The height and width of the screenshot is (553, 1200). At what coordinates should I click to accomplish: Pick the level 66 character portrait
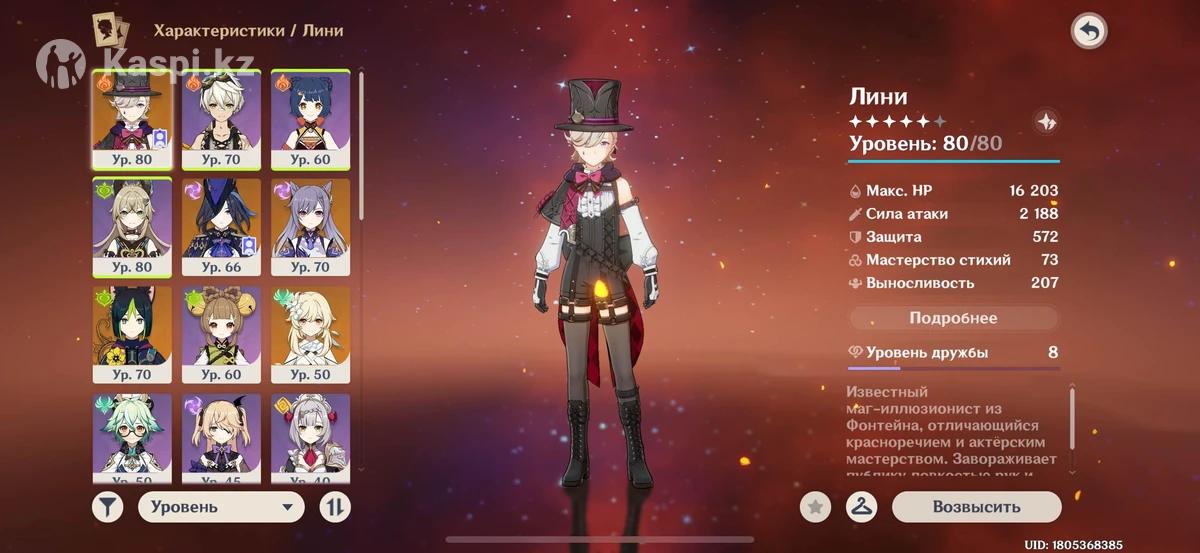point(221,226)
